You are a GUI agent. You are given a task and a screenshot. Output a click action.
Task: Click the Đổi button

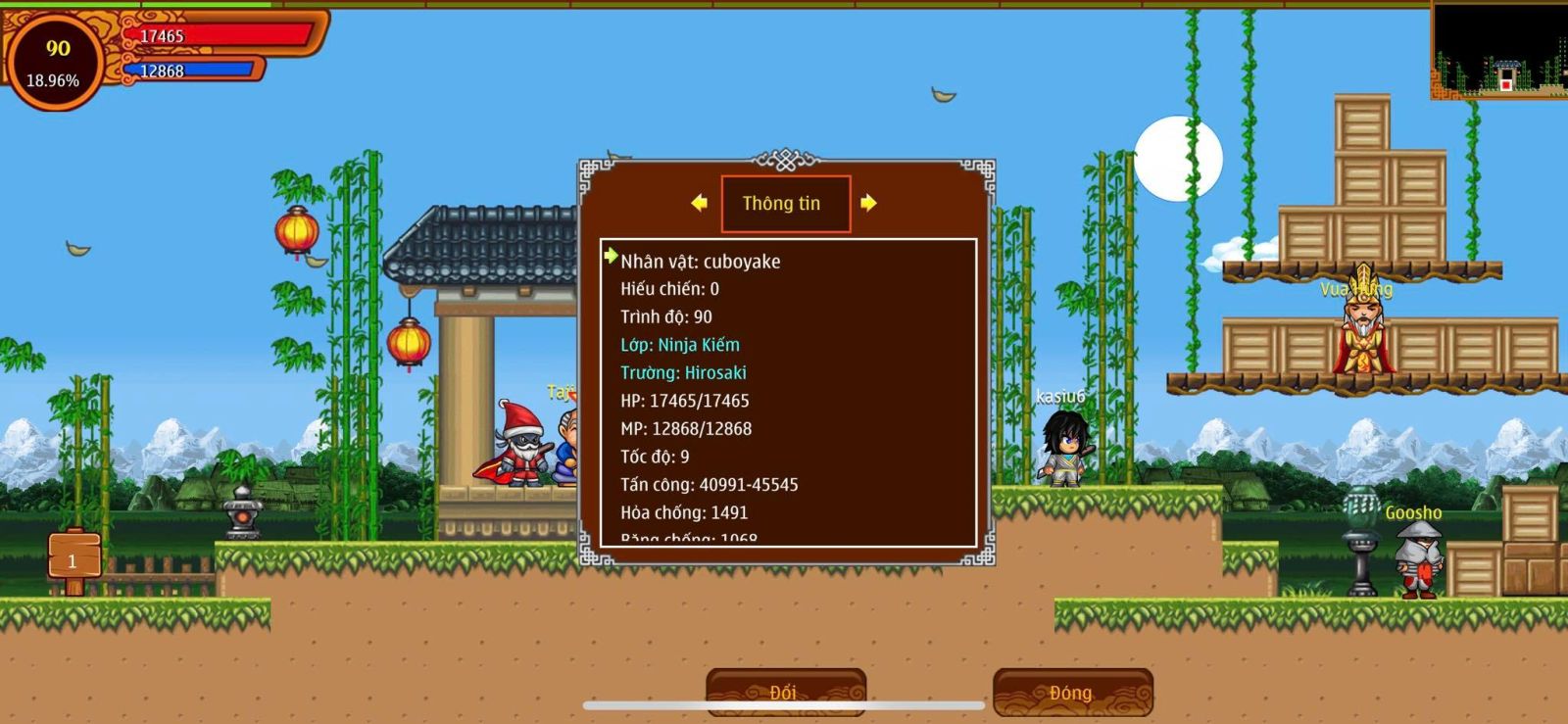[x=785, y=692]
